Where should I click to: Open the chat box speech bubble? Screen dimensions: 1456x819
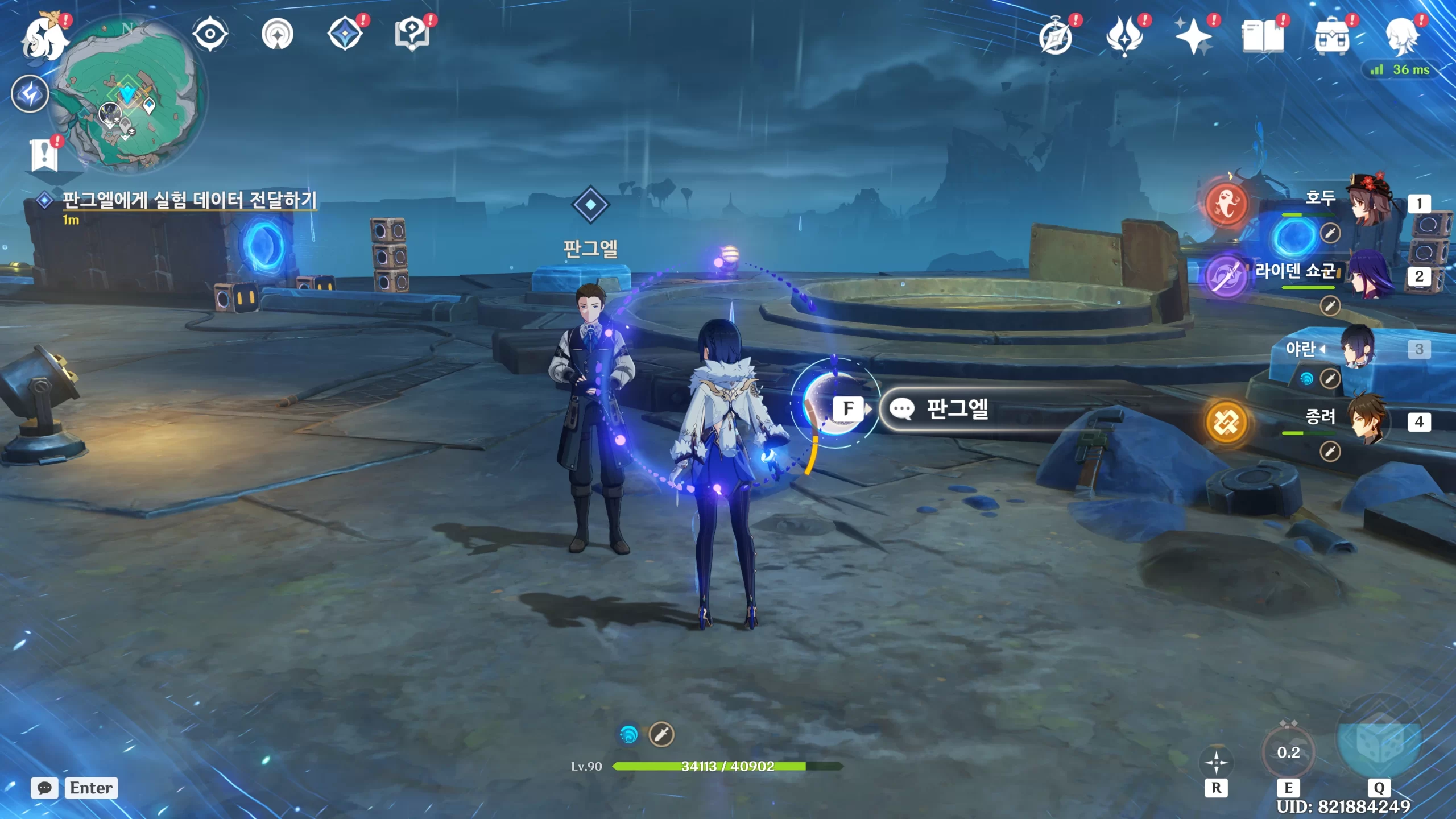[44, 788]
